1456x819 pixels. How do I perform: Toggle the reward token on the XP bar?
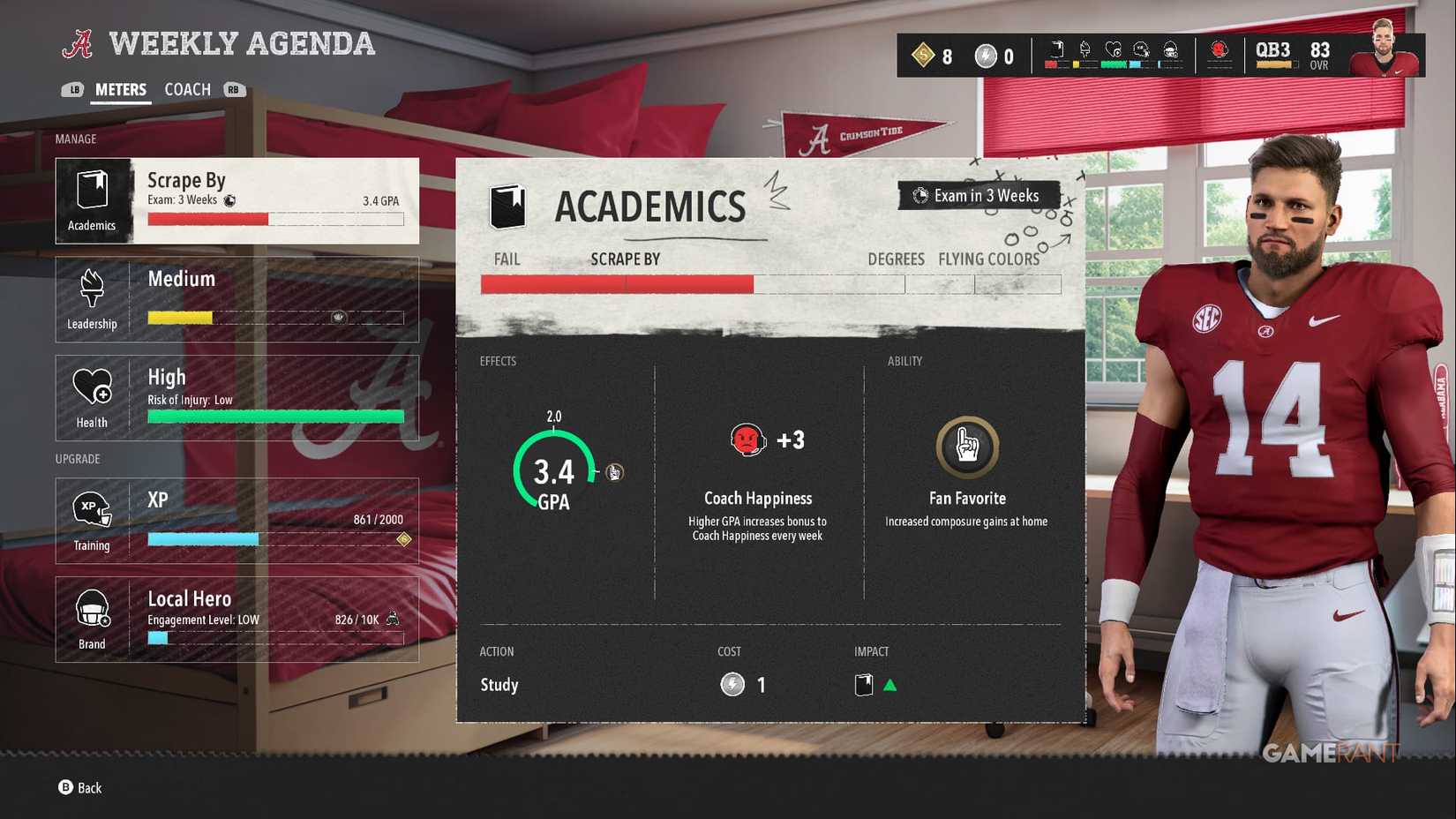coord(403,539)
